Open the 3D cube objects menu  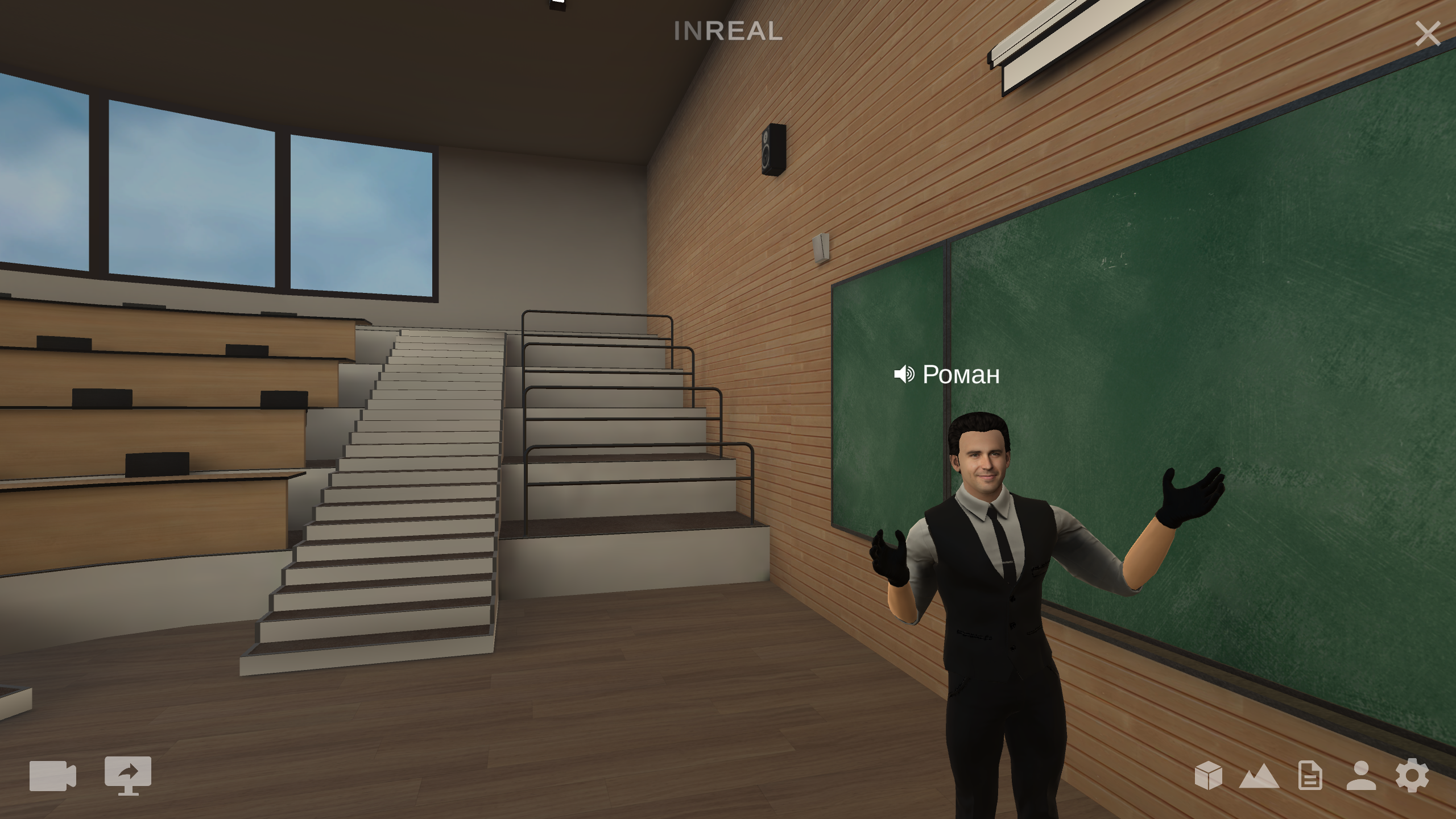[1208, 776]
